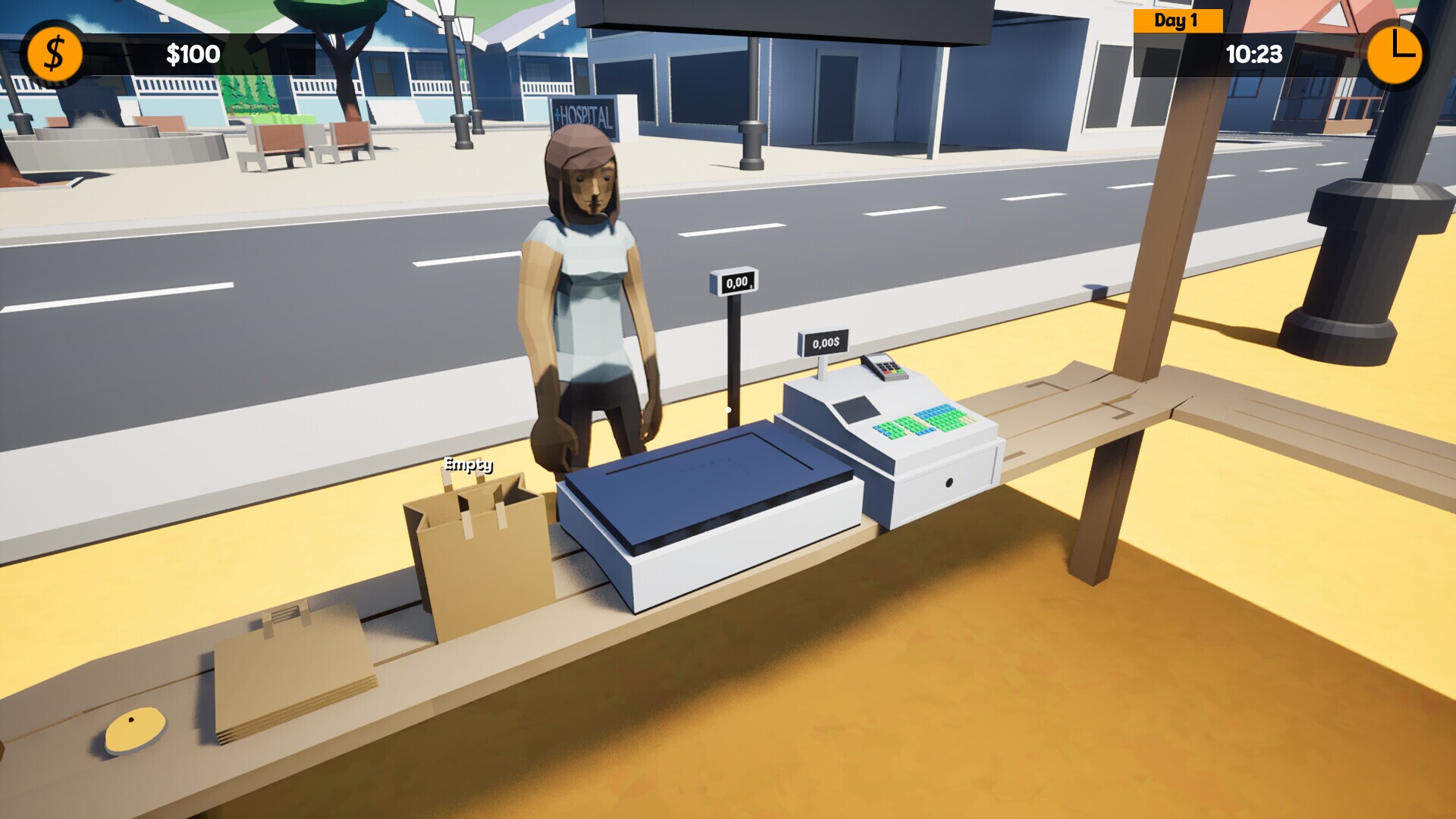
Task: Activate the scale's side button
Action: coord(729,409)
